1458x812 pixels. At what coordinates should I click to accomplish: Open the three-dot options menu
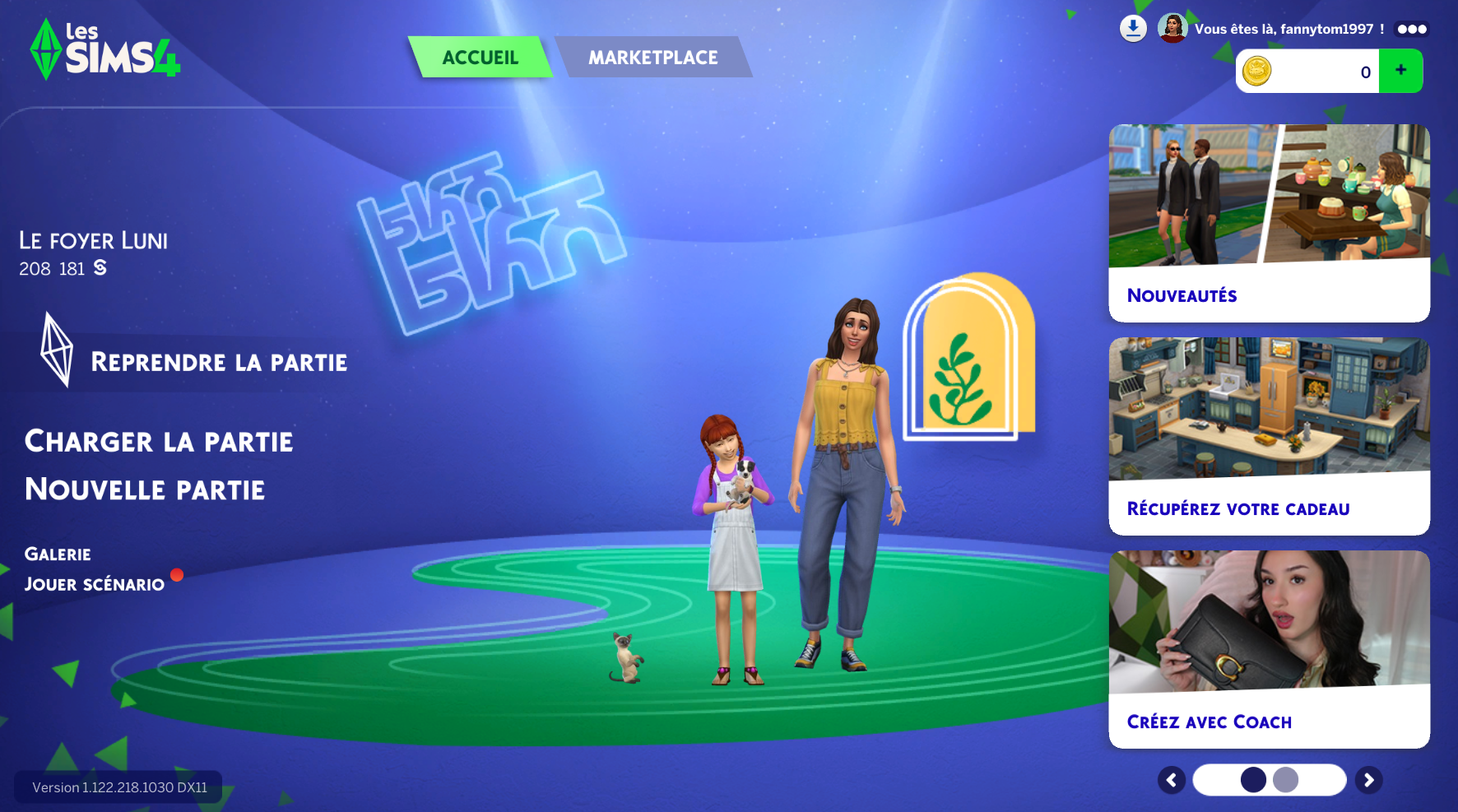click(1412, 29)
